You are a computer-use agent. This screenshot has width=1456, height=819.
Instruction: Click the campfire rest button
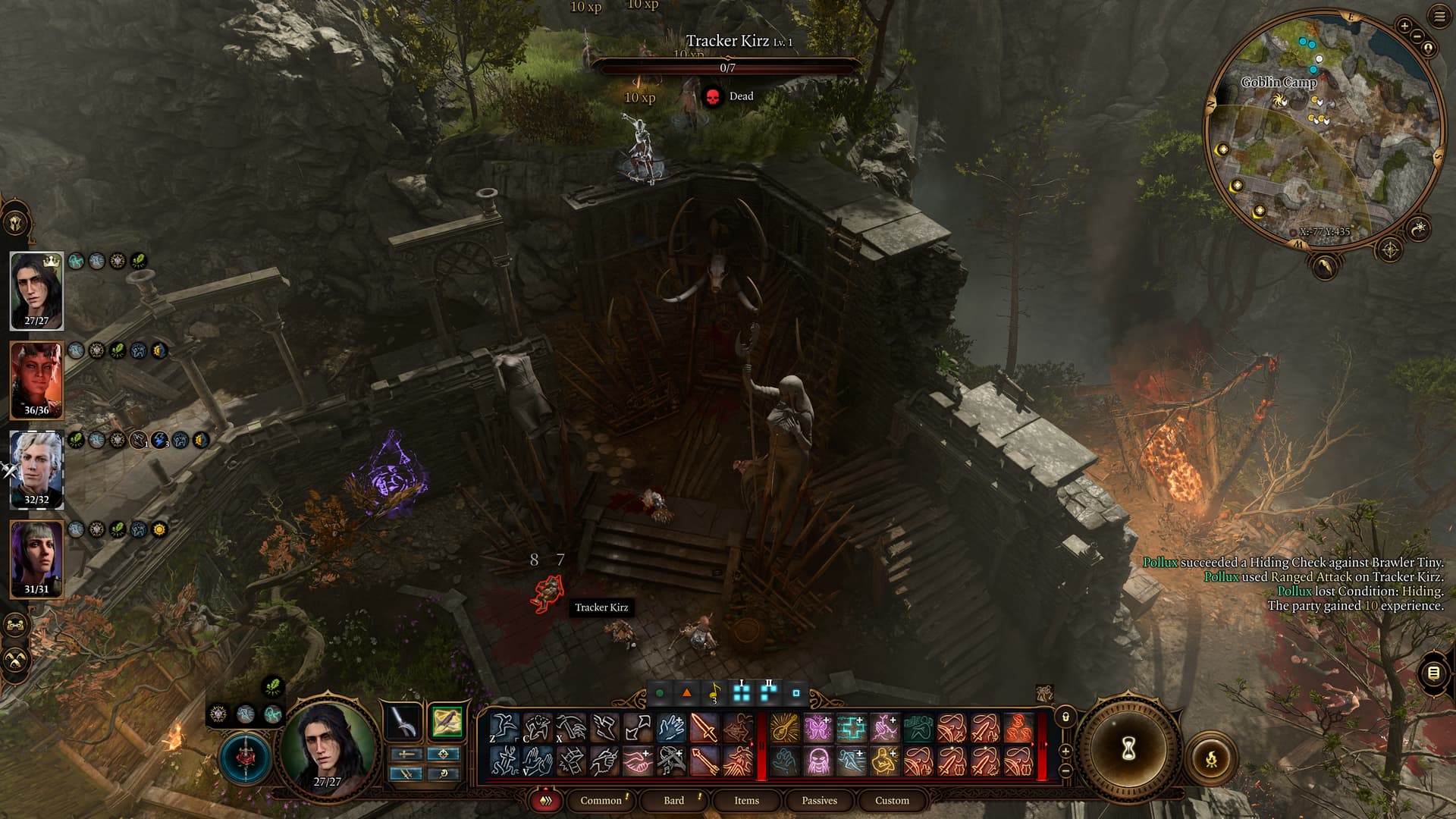(1211, 758)
